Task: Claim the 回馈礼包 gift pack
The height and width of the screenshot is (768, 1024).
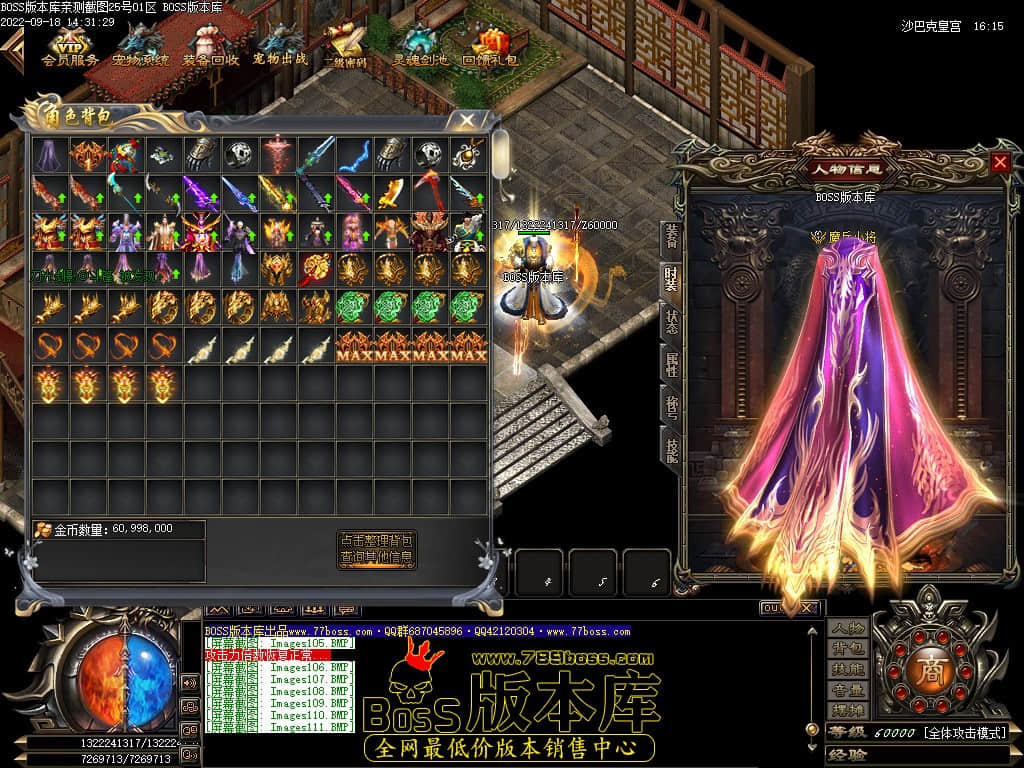Action: pos(490,45)
